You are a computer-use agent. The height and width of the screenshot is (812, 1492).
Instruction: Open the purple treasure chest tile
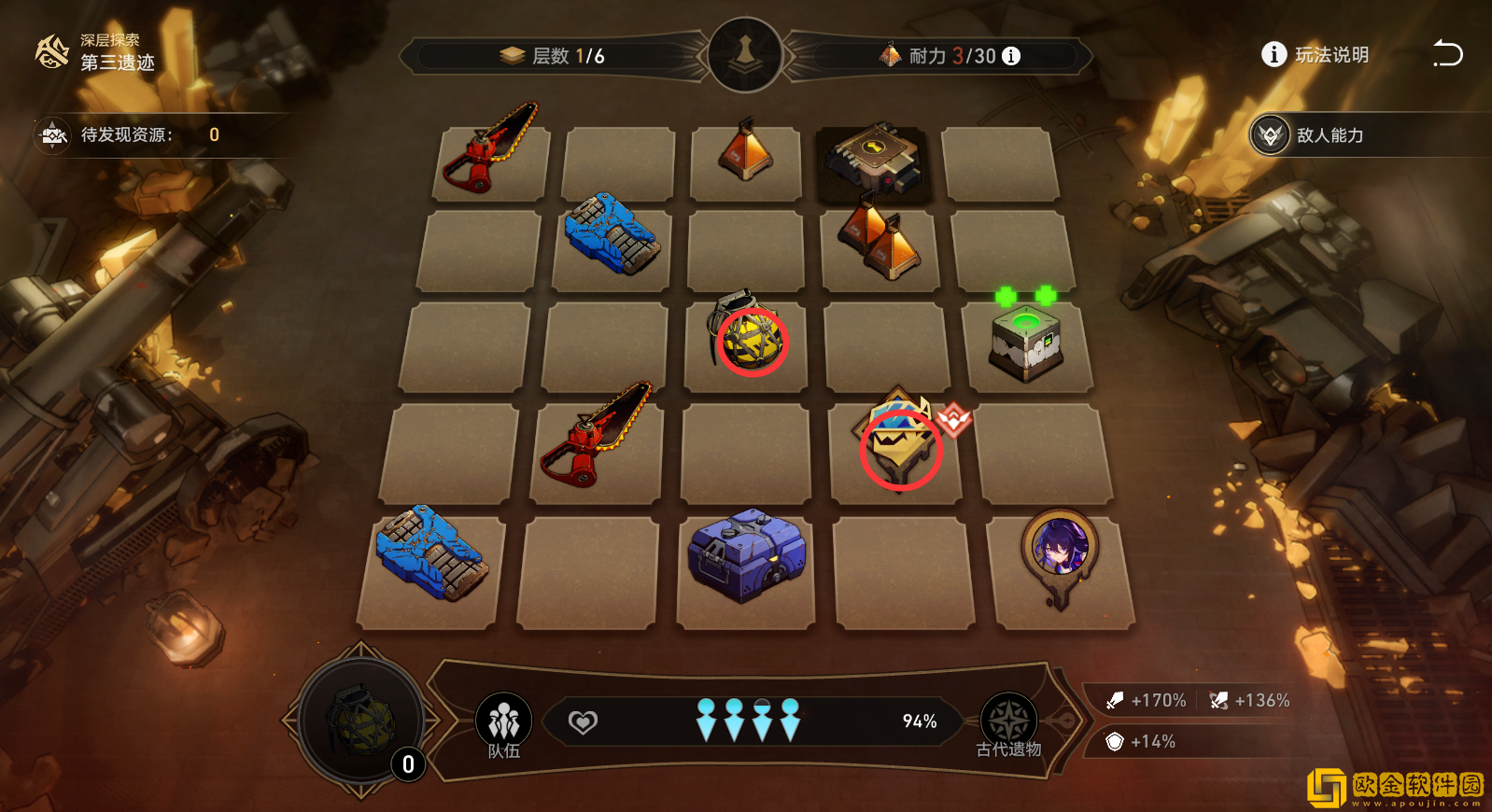pyautogui.click(x=746, y=555)
